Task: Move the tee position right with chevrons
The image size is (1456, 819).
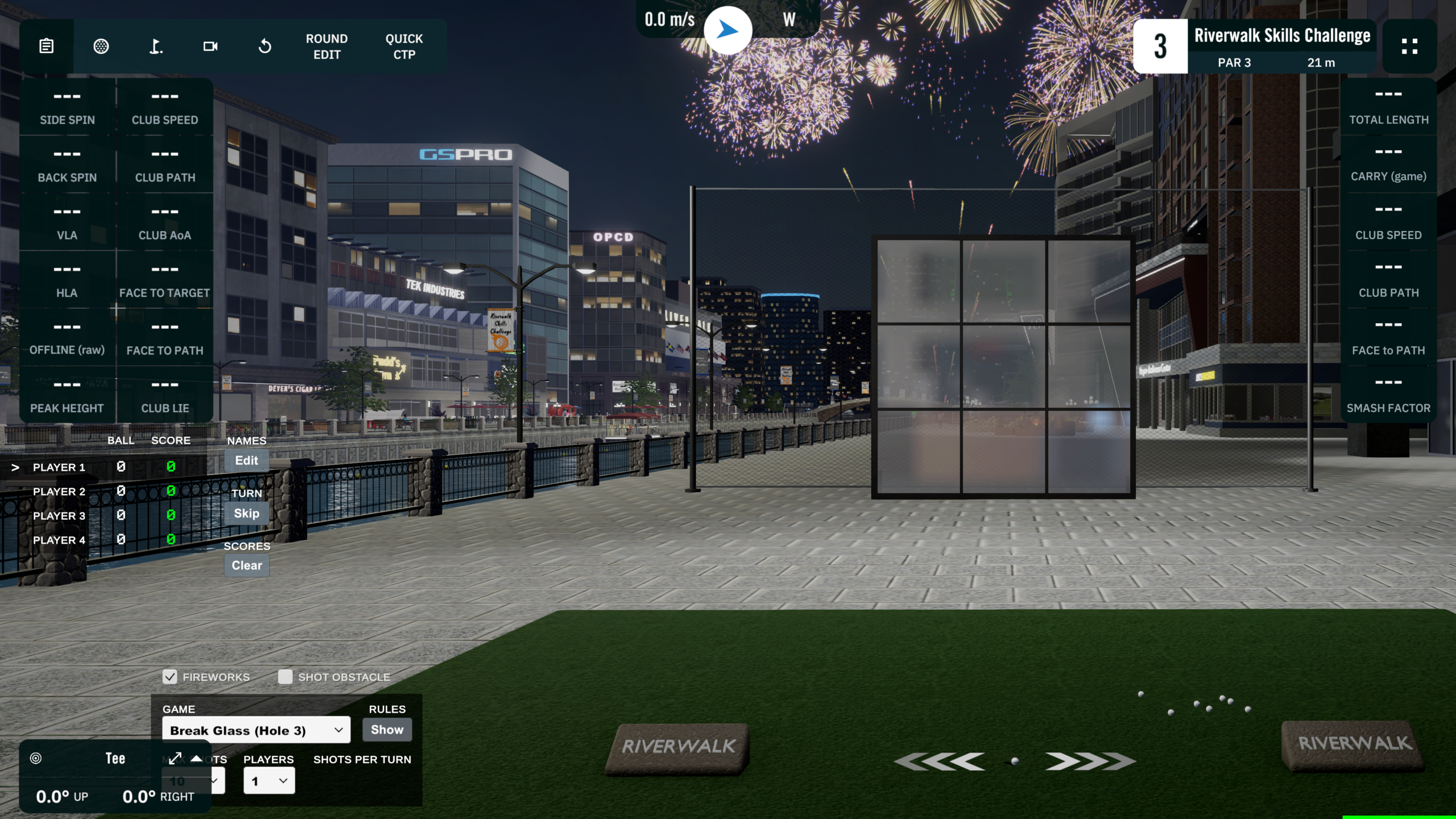Action: (x=1090, y=762)
